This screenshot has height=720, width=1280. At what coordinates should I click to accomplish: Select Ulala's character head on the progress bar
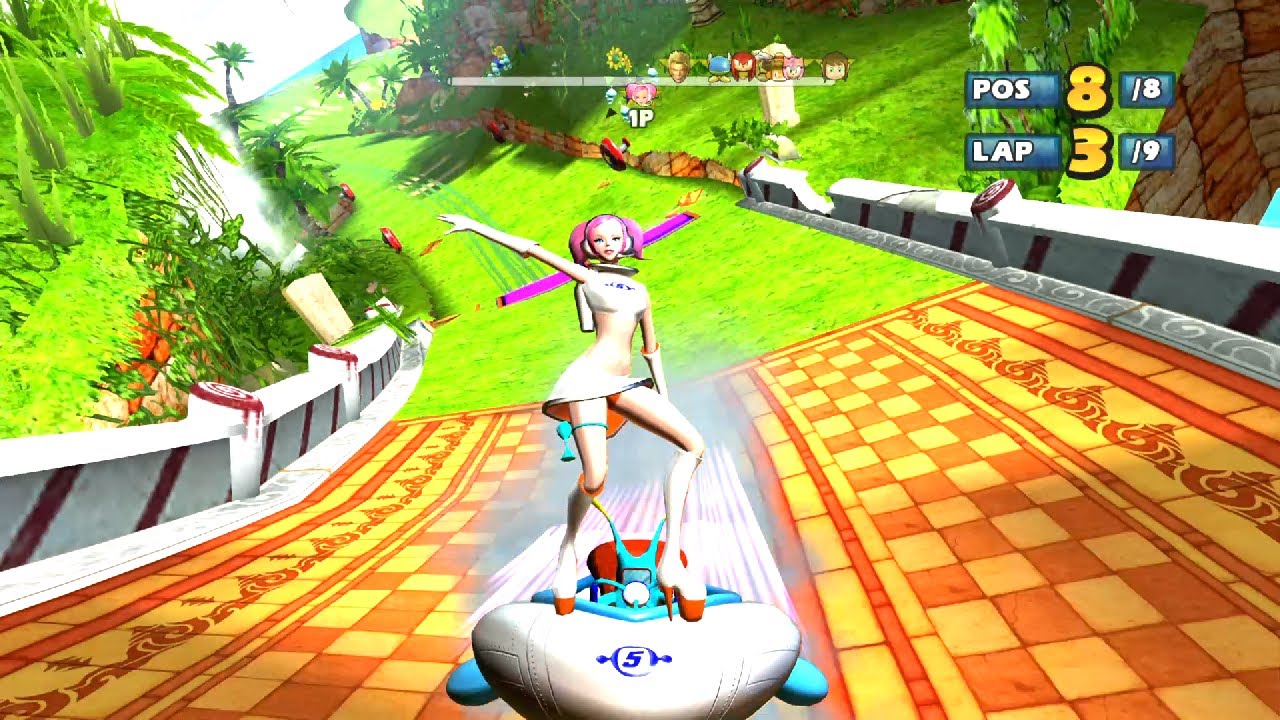pyautogui.click(x=640, y=94)
